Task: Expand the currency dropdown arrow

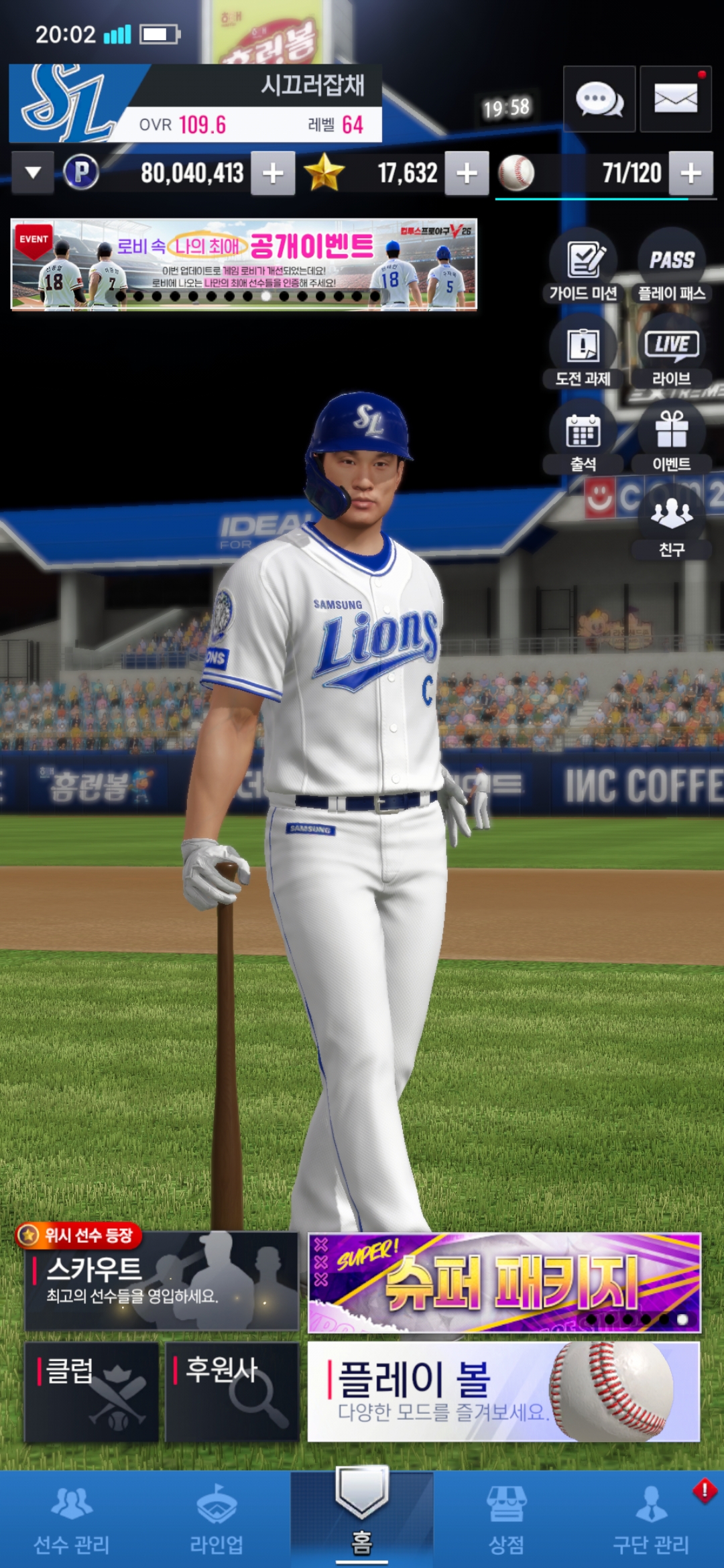Action: click(x=32, y=173)
